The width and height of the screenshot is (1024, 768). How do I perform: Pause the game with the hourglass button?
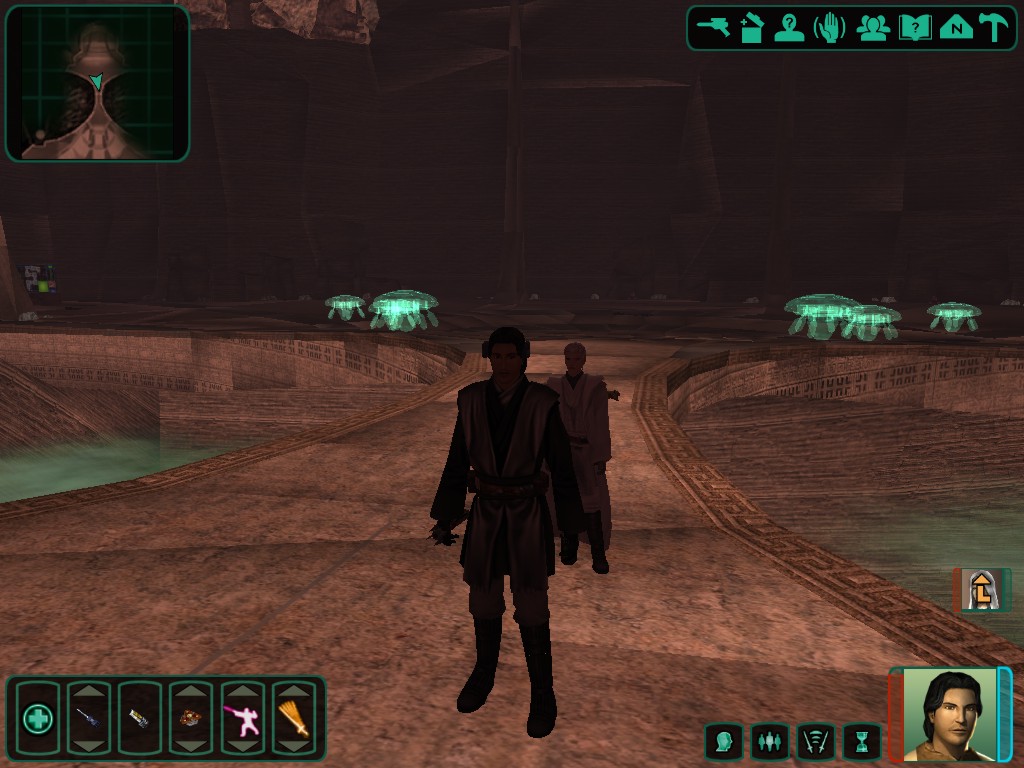click(x=862, y=742)
